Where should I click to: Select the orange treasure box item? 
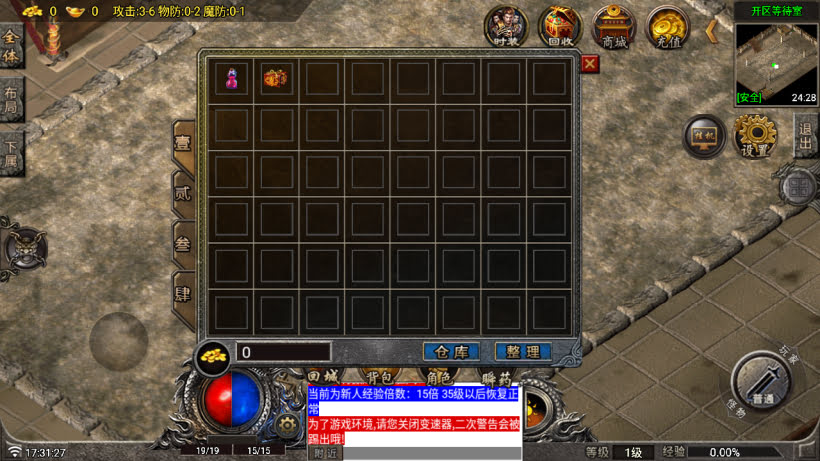[x=276, y=79]
